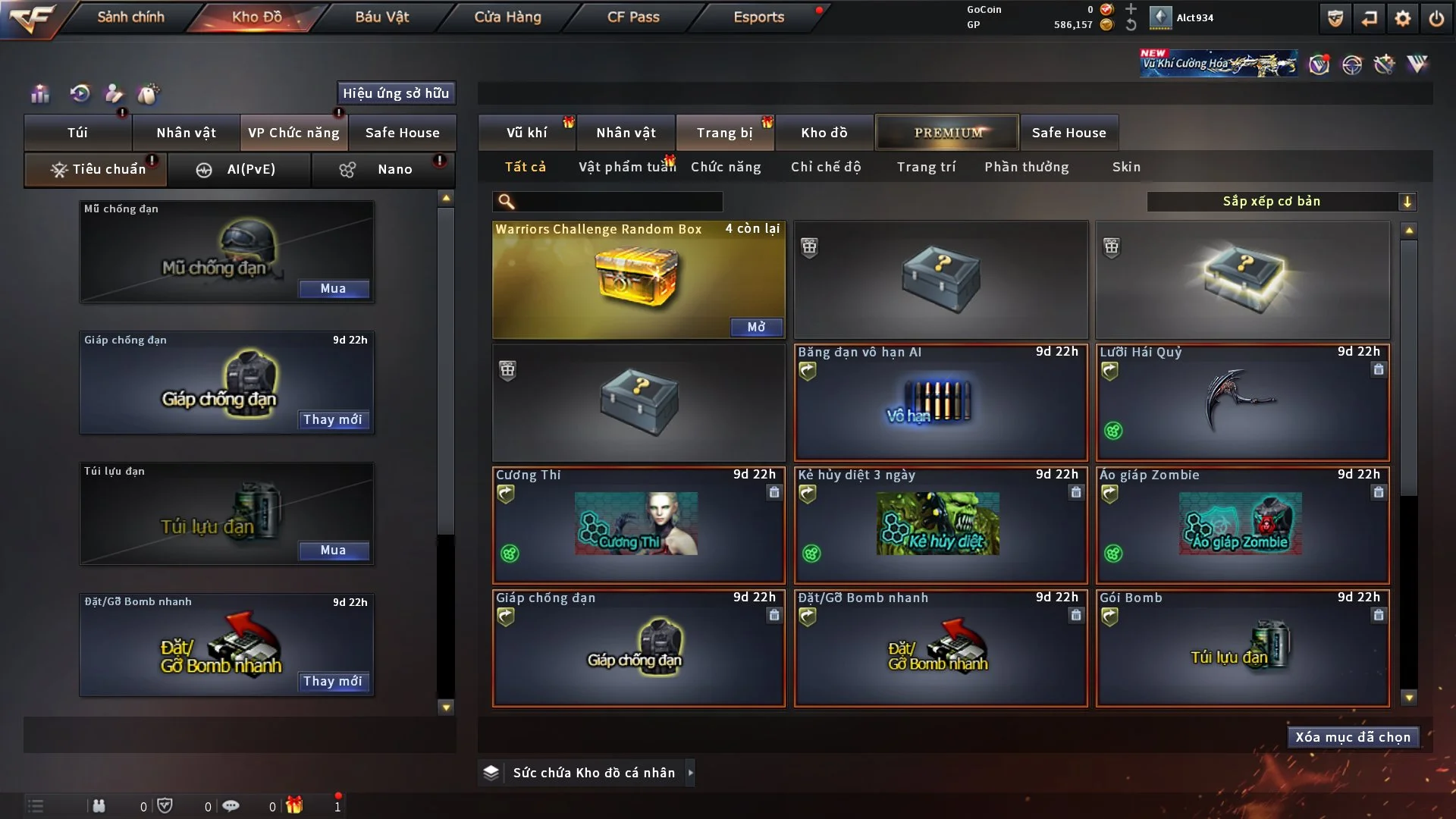
Task: Click Thay mới on Giáp chống đạn slot
Action: 333,419
